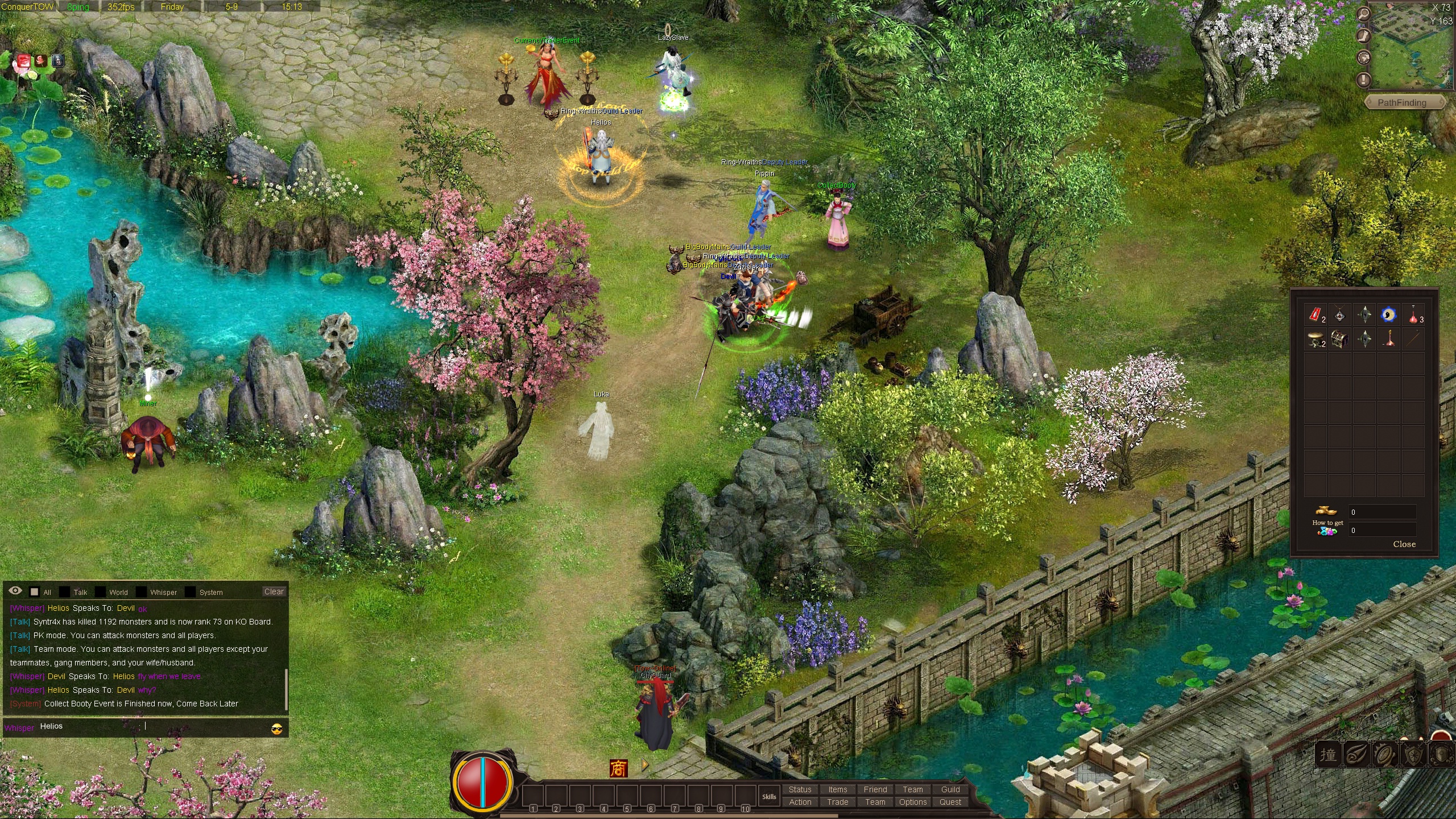Open the emoji picker in chat
The height and width of the screenshot is (819, 1456).
pyautogui.click(x=277, y=729)
